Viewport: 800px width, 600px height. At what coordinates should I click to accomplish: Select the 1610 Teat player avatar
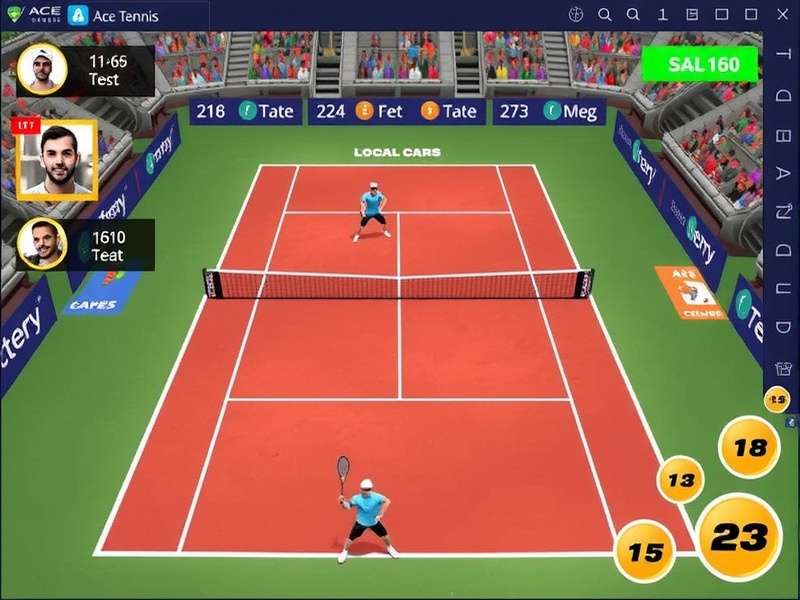42,245
